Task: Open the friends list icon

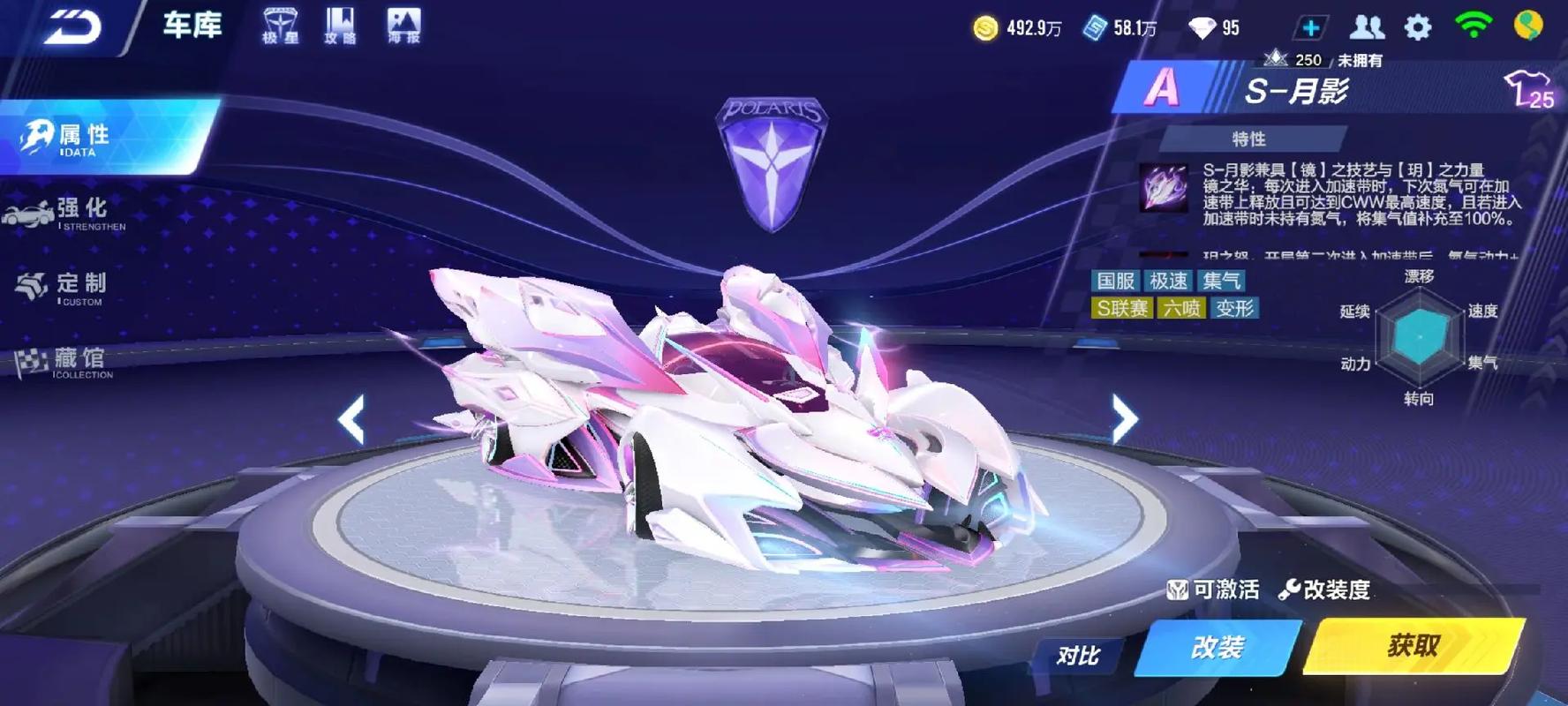Action: [x=1366, y=27]
